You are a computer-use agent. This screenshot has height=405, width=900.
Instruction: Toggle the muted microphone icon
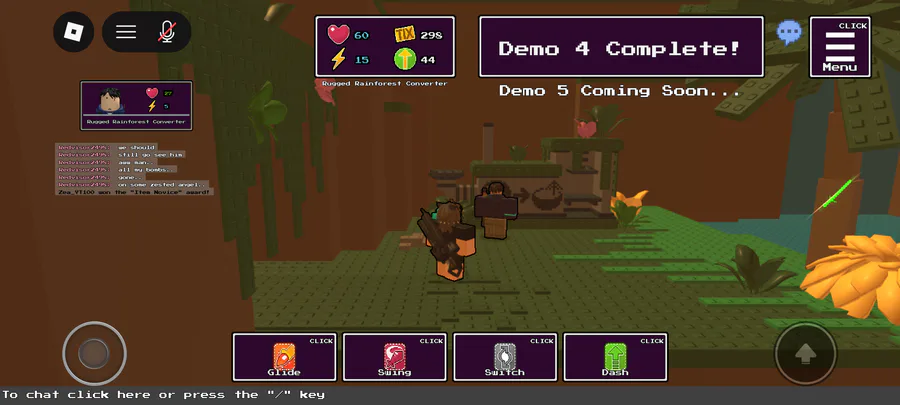(x=167, y=32)
